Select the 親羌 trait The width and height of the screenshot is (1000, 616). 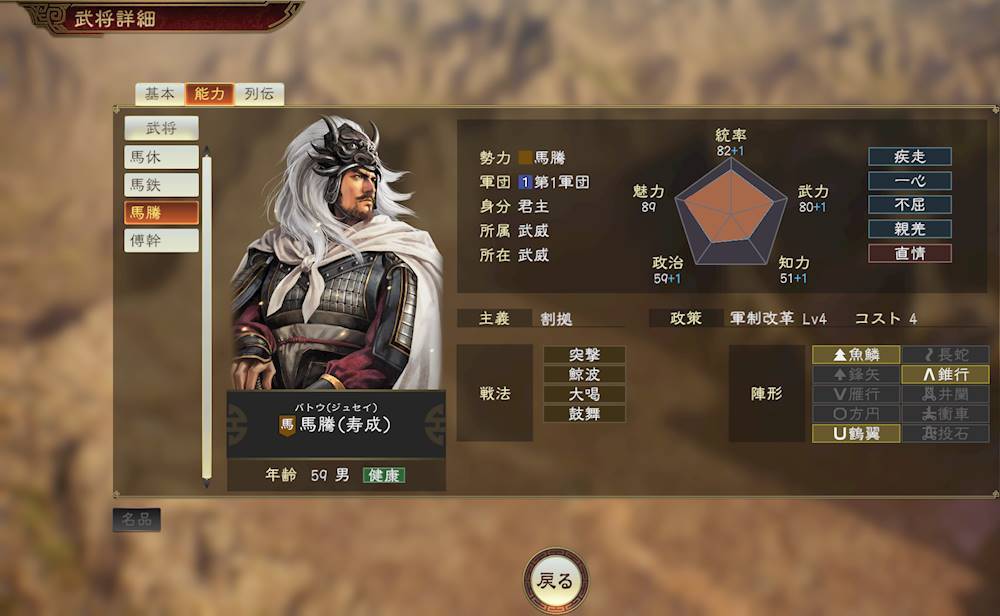tap(909, 229)
